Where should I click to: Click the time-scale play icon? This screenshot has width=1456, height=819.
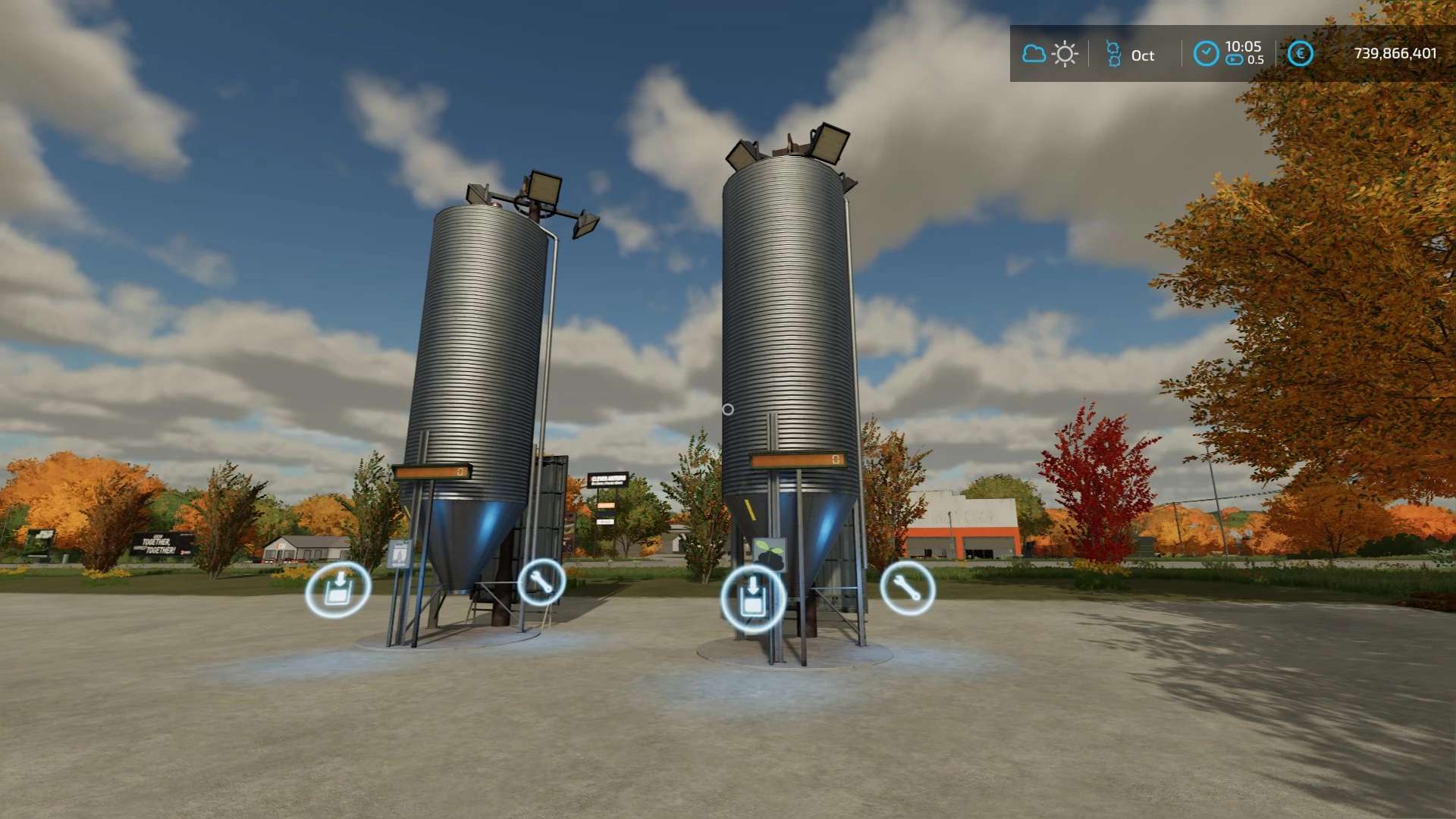(x=1235, y=60)
